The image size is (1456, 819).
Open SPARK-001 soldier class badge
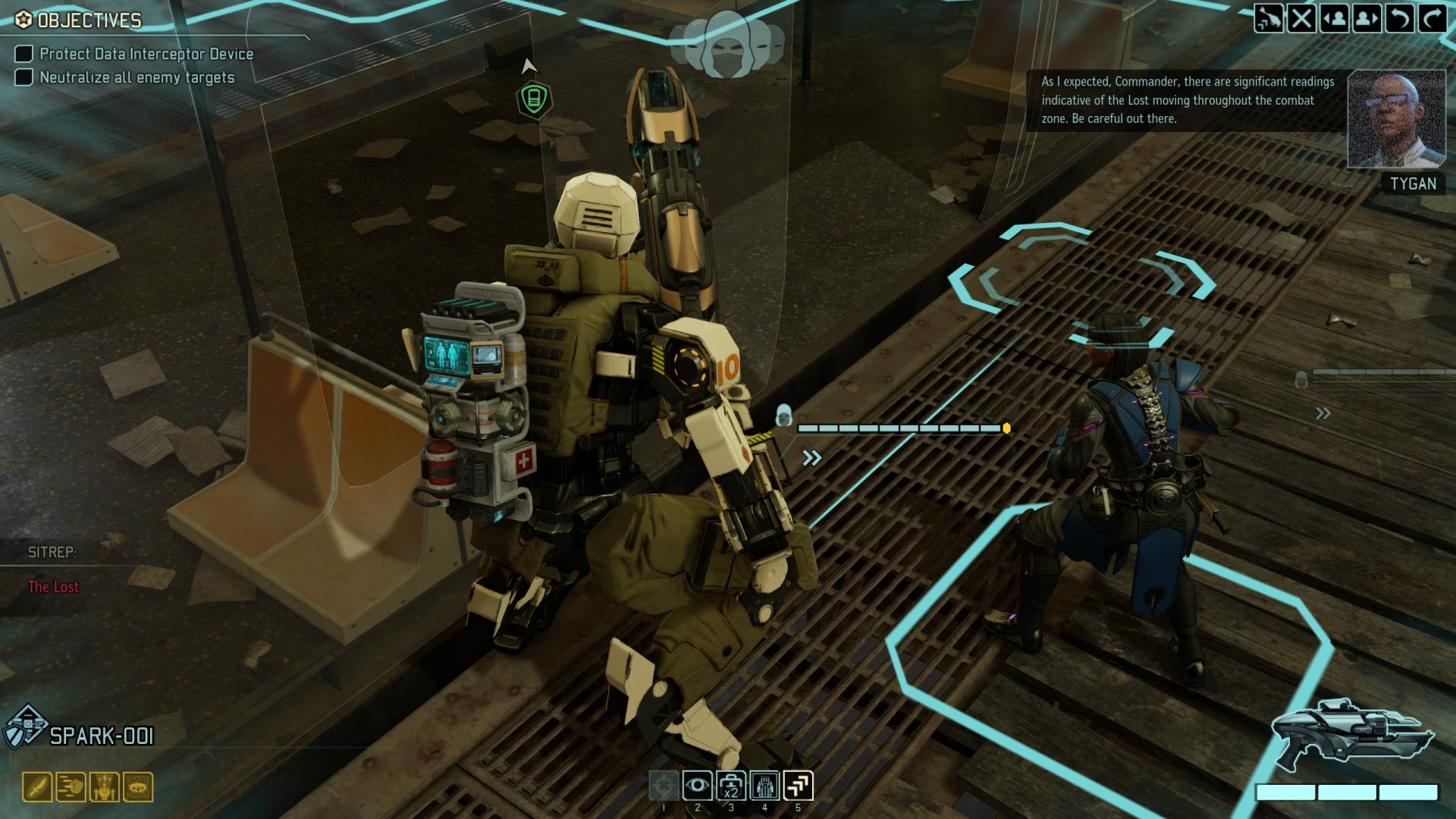pyautogui.click(x=26, y=727)
